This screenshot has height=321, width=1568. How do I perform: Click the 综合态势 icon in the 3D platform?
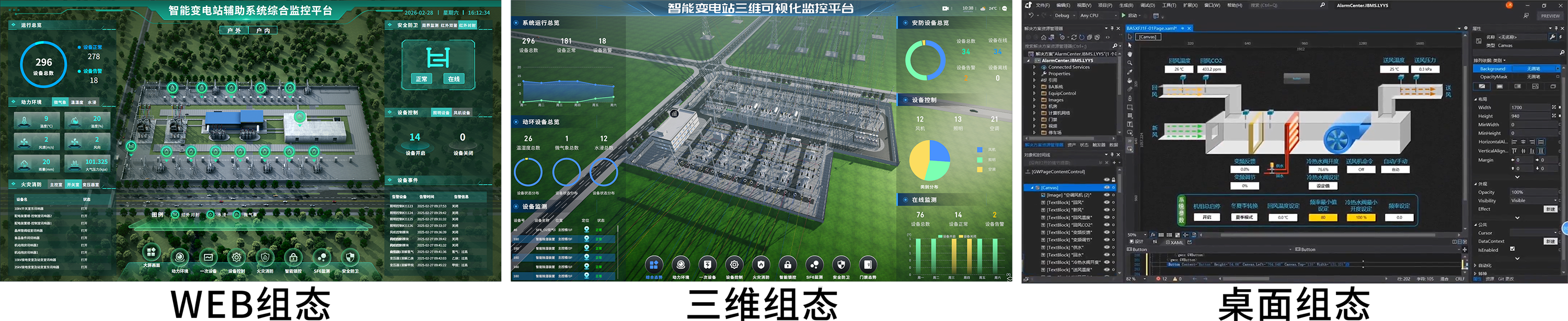[654, 265]
